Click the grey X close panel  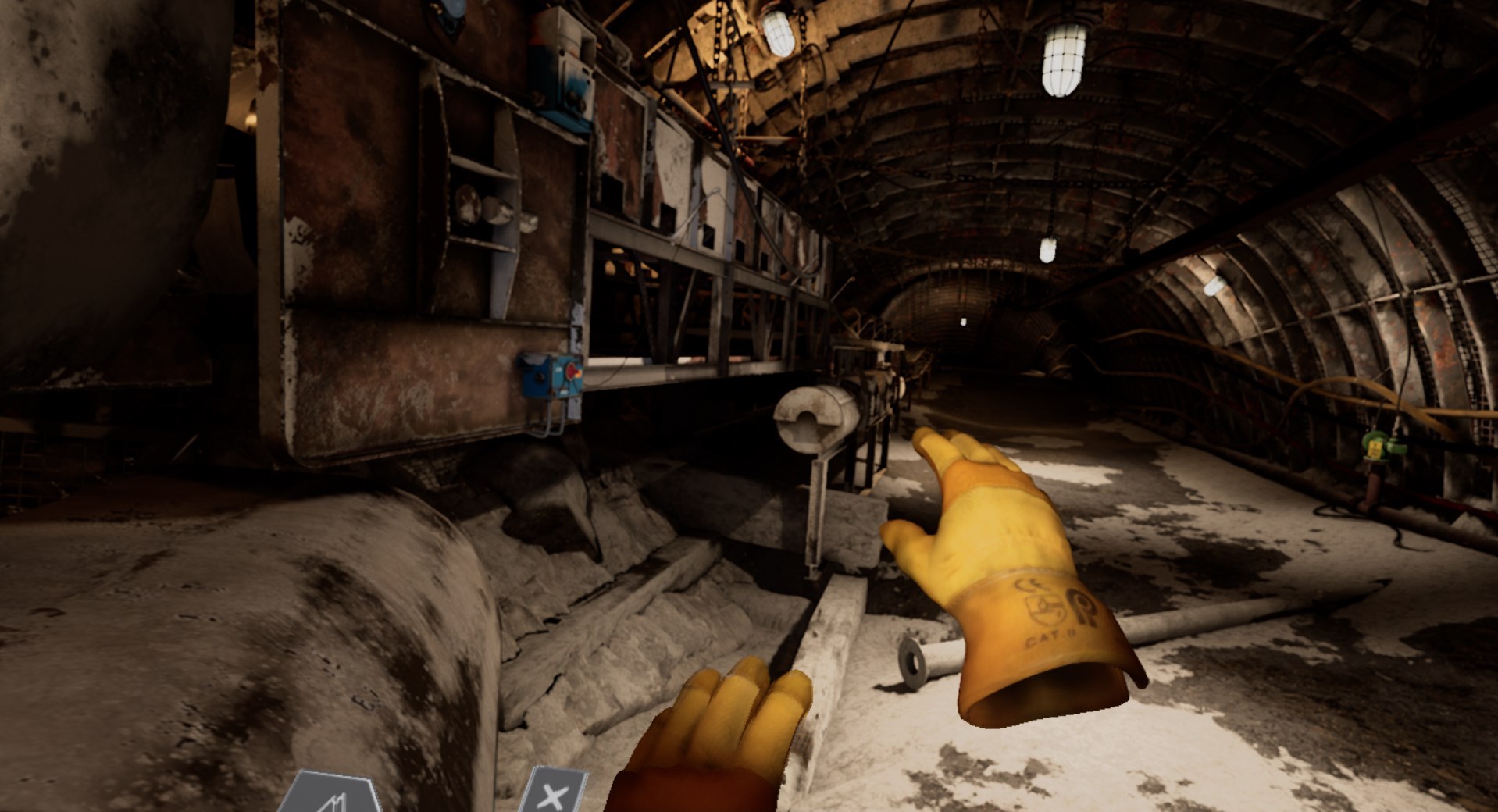point(554,792)
